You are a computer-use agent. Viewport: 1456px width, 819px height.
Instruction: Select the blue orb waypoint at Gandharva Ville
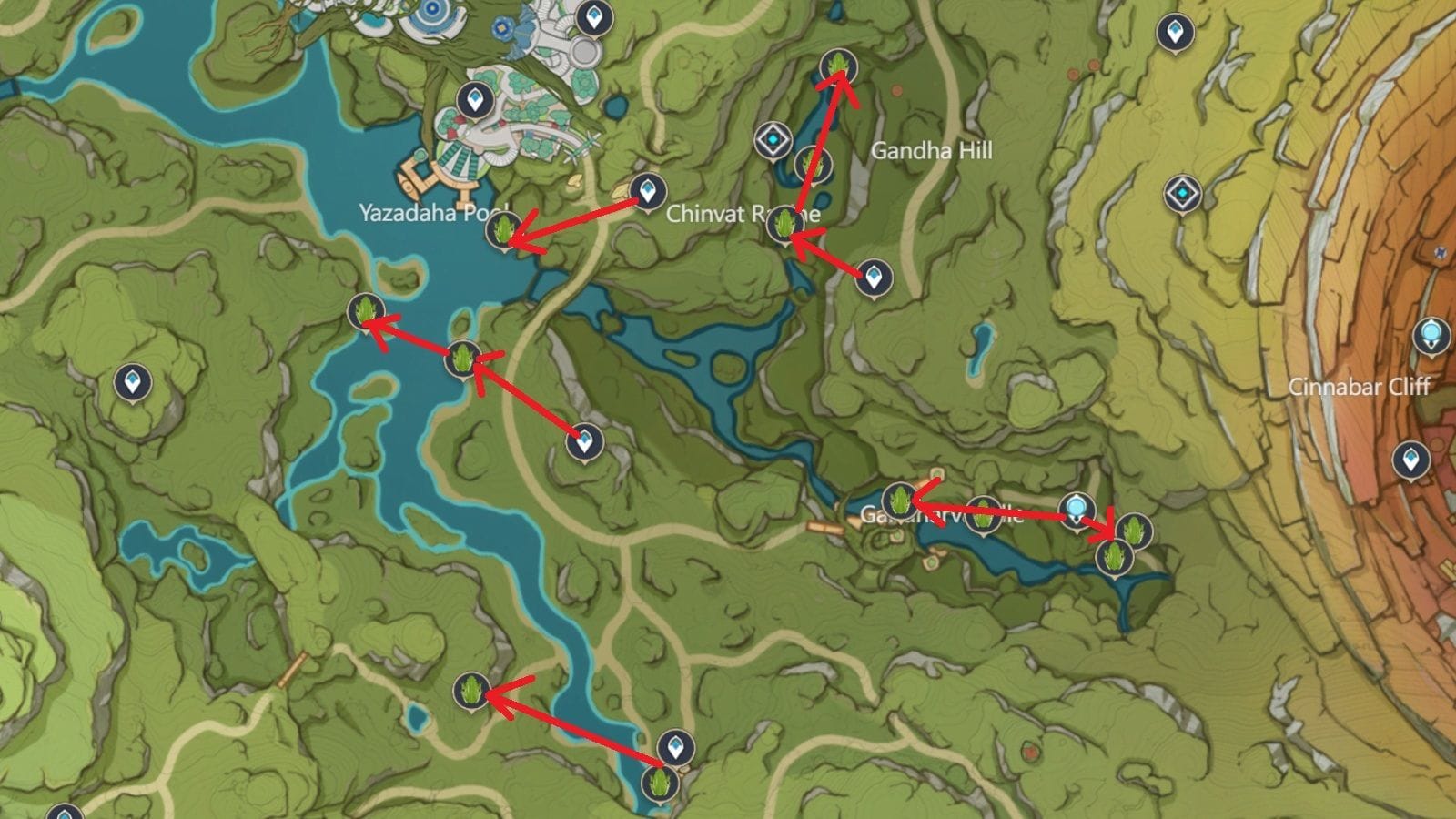(x=1077, y=510)
